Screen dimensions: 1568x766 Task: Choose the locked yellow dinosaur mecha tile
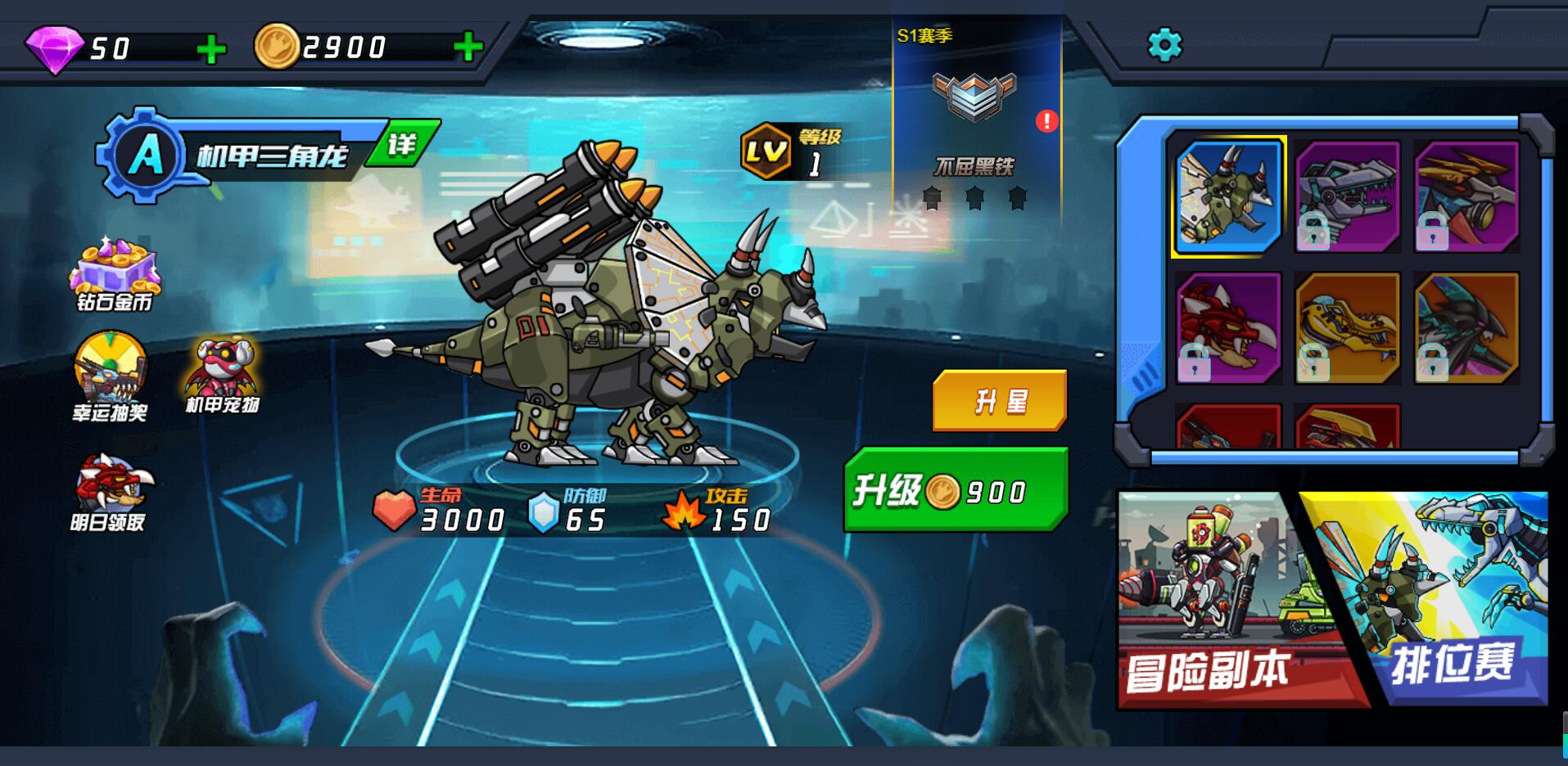tap(1347, 328)
